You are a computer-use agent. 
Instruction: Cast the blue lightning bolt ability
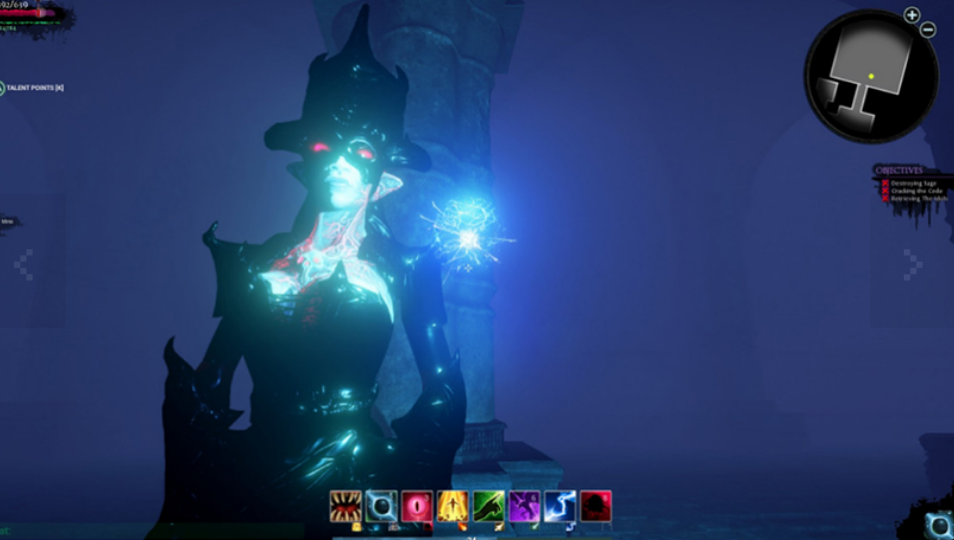(559, 506)
